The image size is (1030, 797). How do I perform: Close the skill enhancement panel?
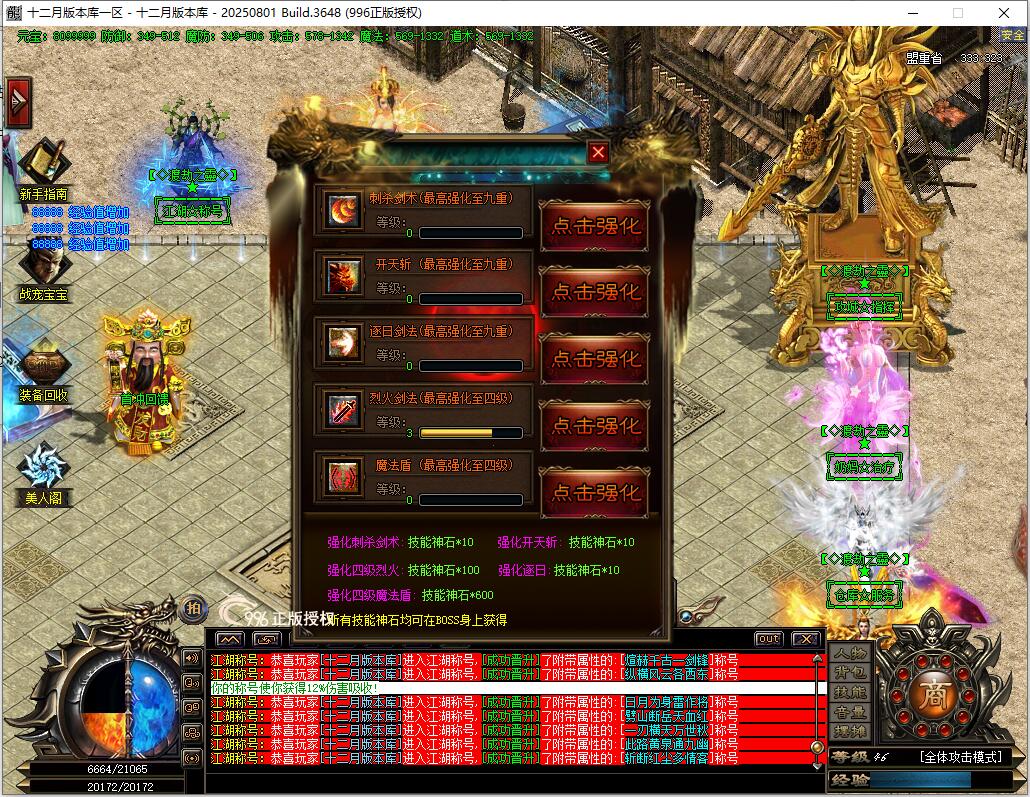(598, 152)
